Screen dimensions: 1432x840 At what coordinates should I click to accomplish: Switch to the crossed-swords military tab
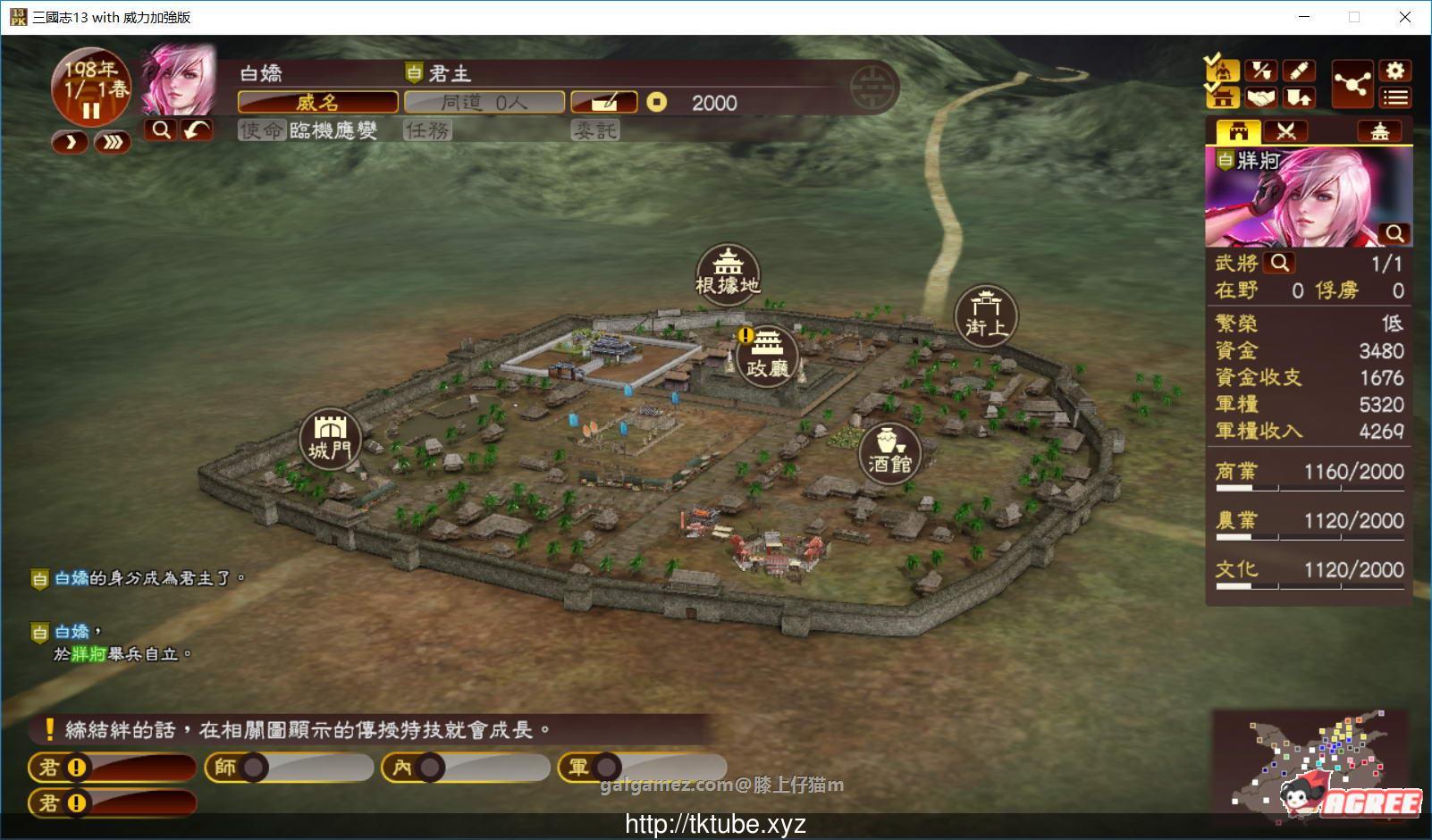1285,130
